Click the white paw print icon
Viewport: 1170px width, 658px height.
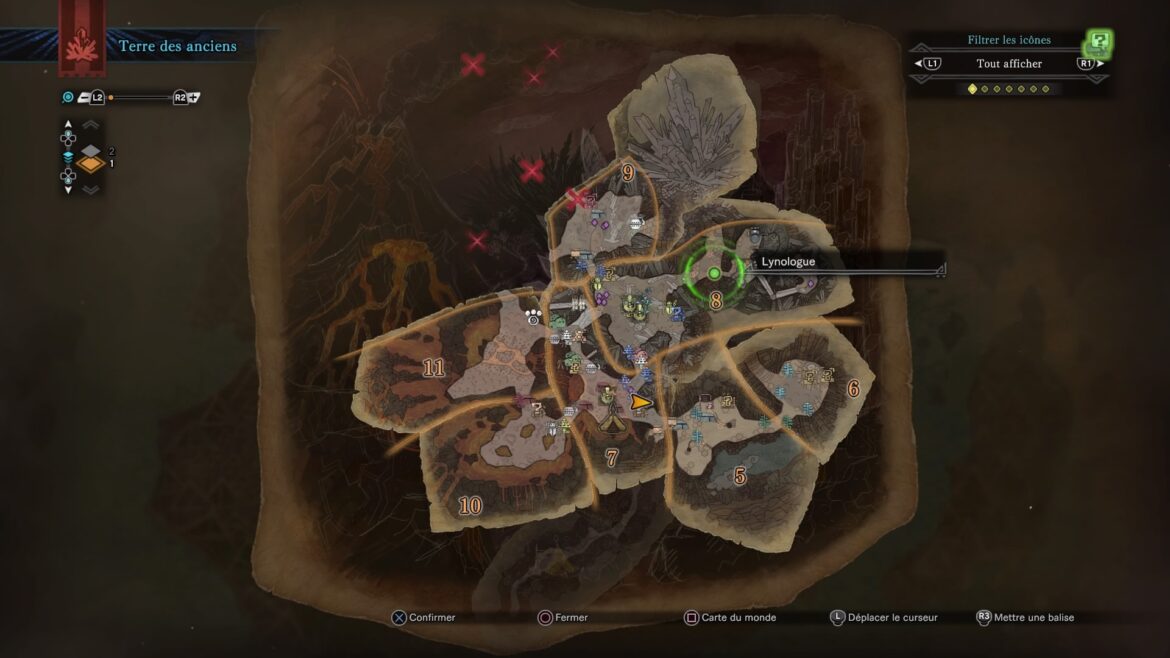coord(535,315)
